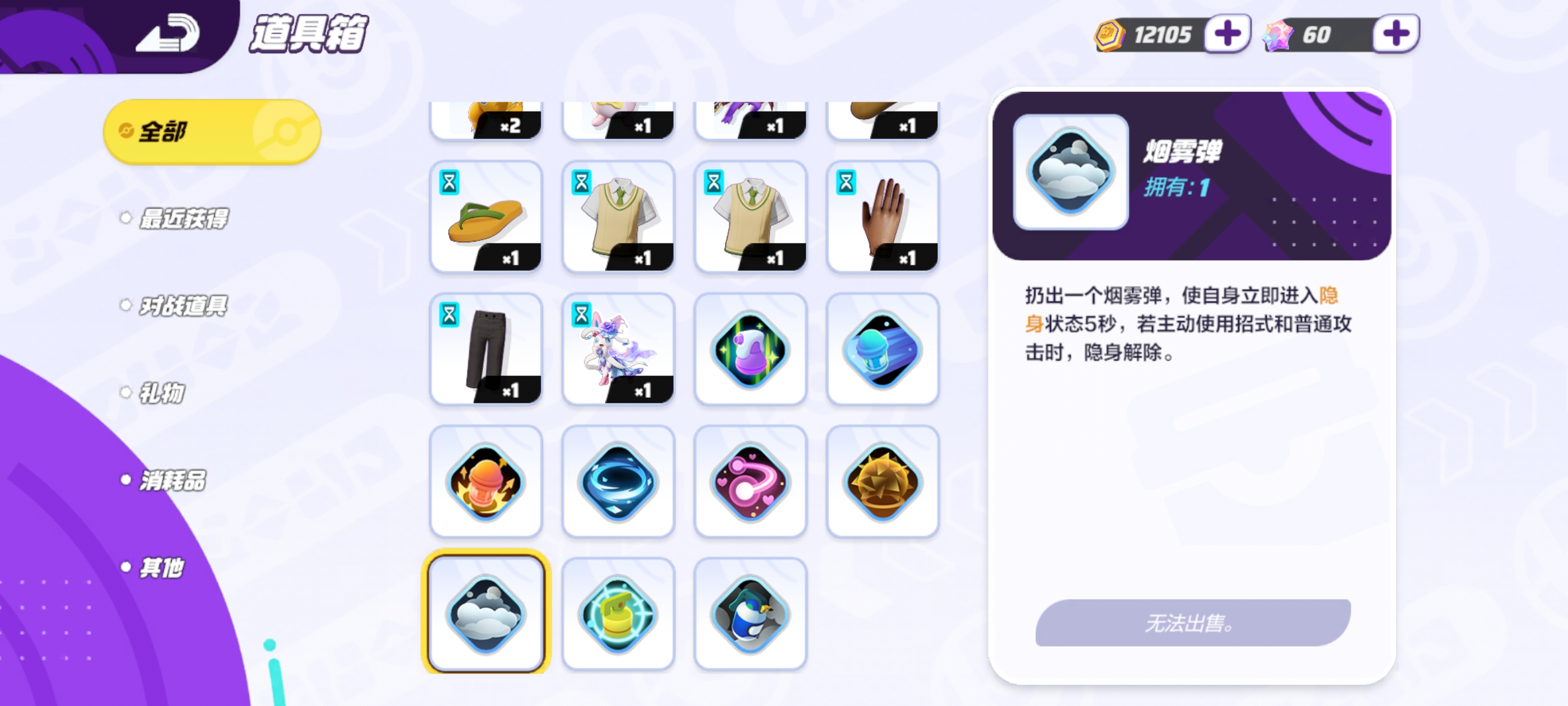The image size is (1568, 706).
Task: Select the blue tornado battle item
Action: 618,480
